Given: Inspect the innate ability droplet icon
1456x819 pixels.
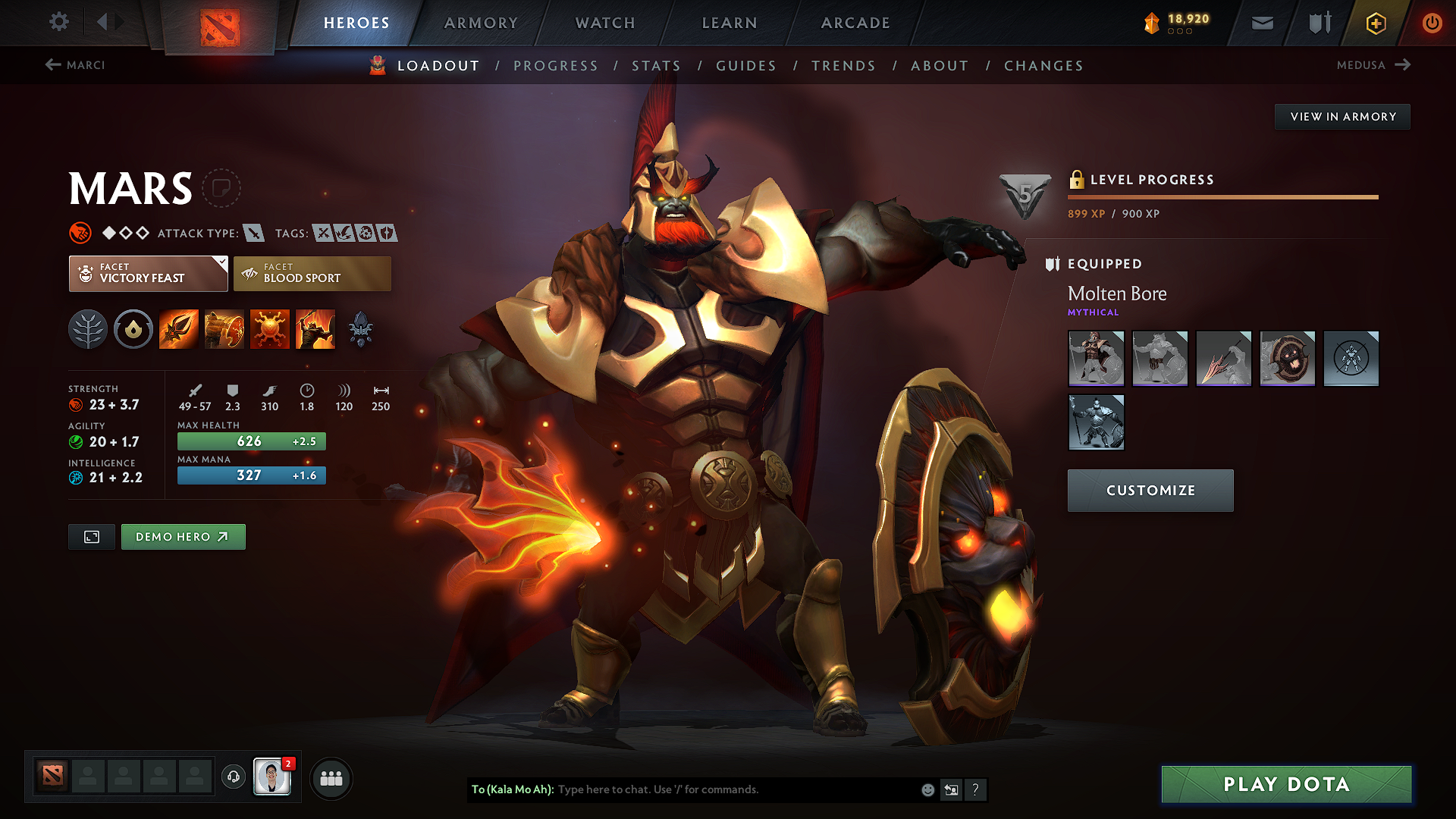Looking at the screenshot, I should [133, 329].
